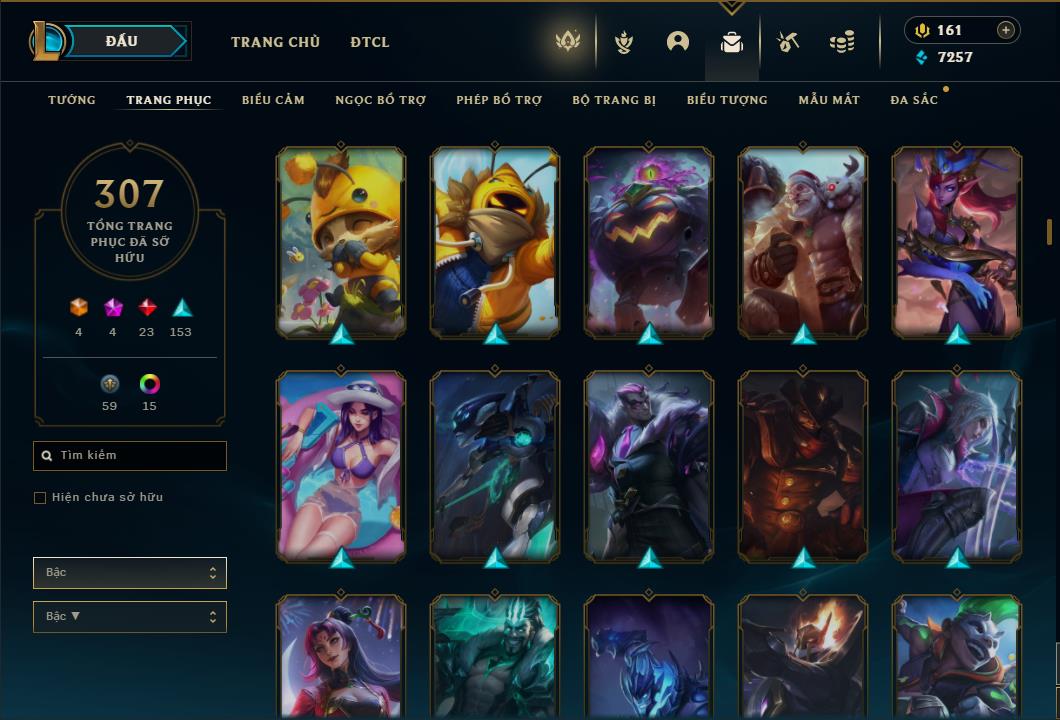The image size is (1060, 720).
Task: Open the first Bậc dropdown
Action: click(x=130, y=573)
